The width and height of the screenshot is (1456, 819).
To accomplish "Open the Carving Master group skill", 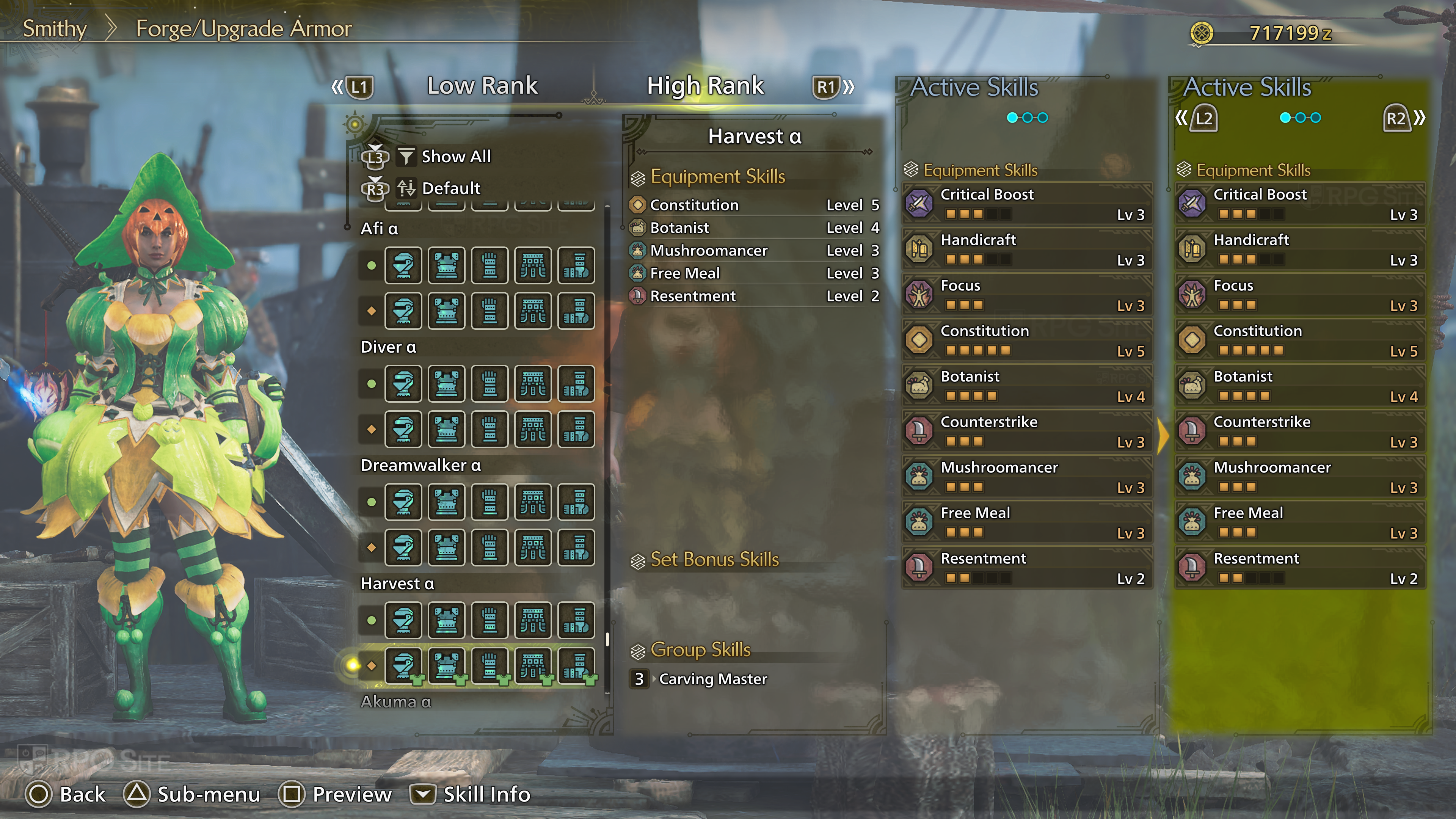I will [x=712, y=679].
